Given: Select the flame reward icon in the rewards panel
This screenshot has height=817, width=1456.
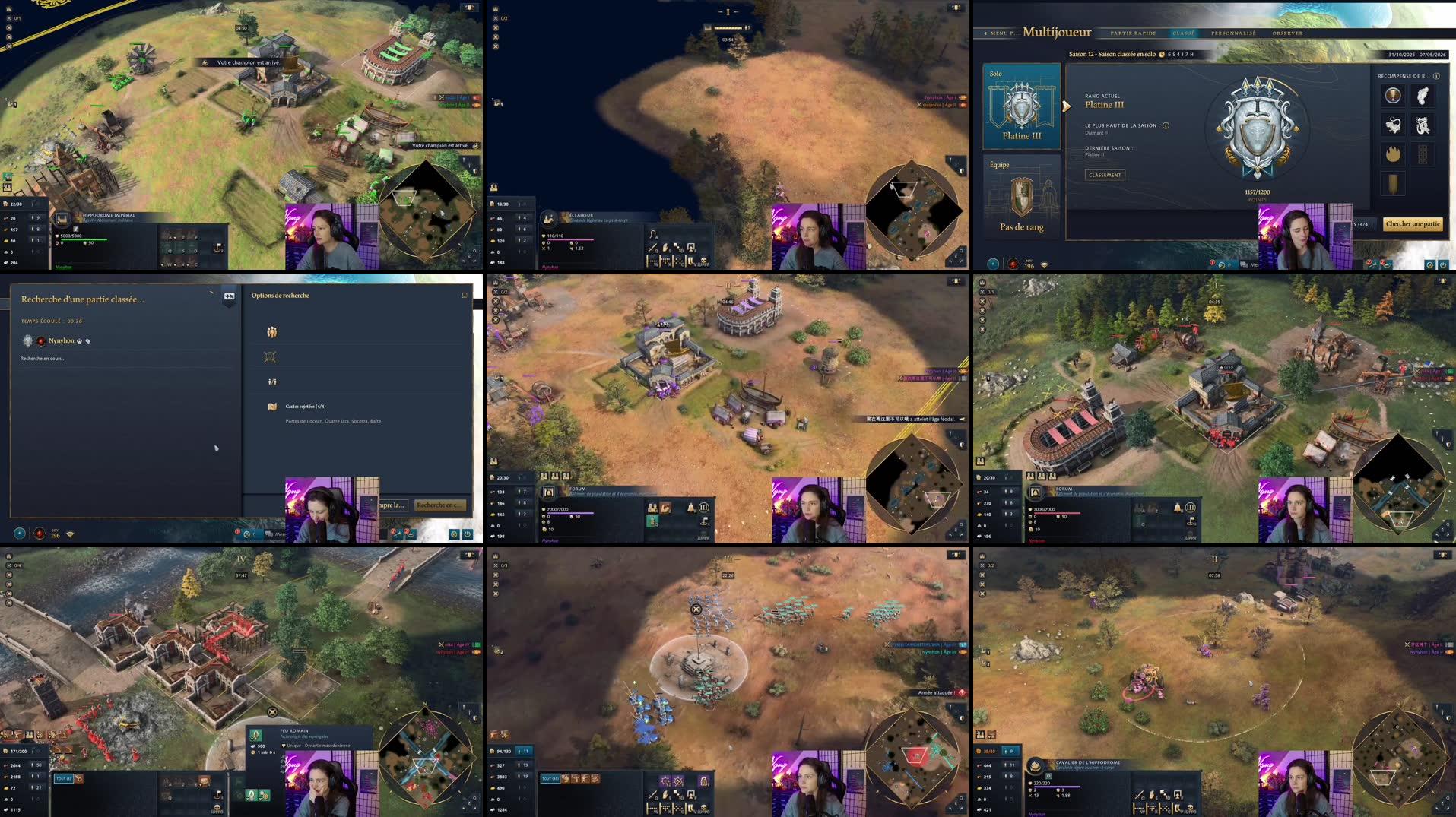Looking at the screenshot, I should pos(1393,153).
